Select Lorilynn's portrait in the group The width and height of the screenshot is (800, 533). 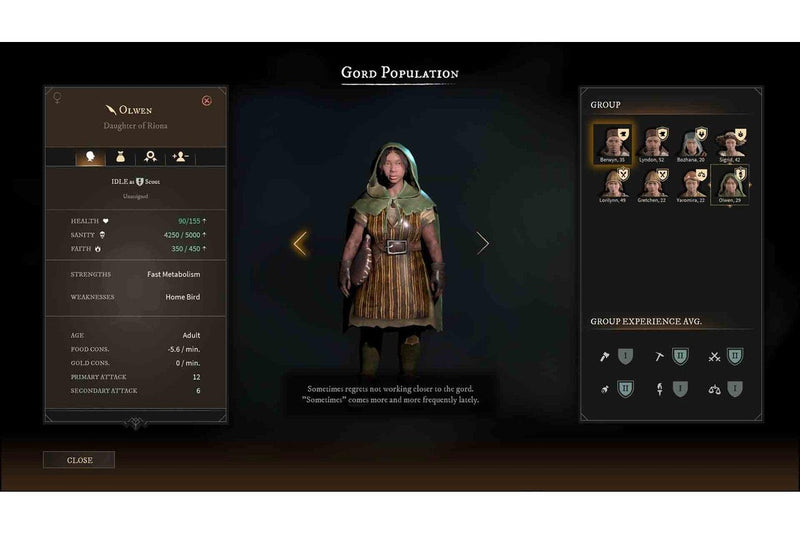click(611, 183)
